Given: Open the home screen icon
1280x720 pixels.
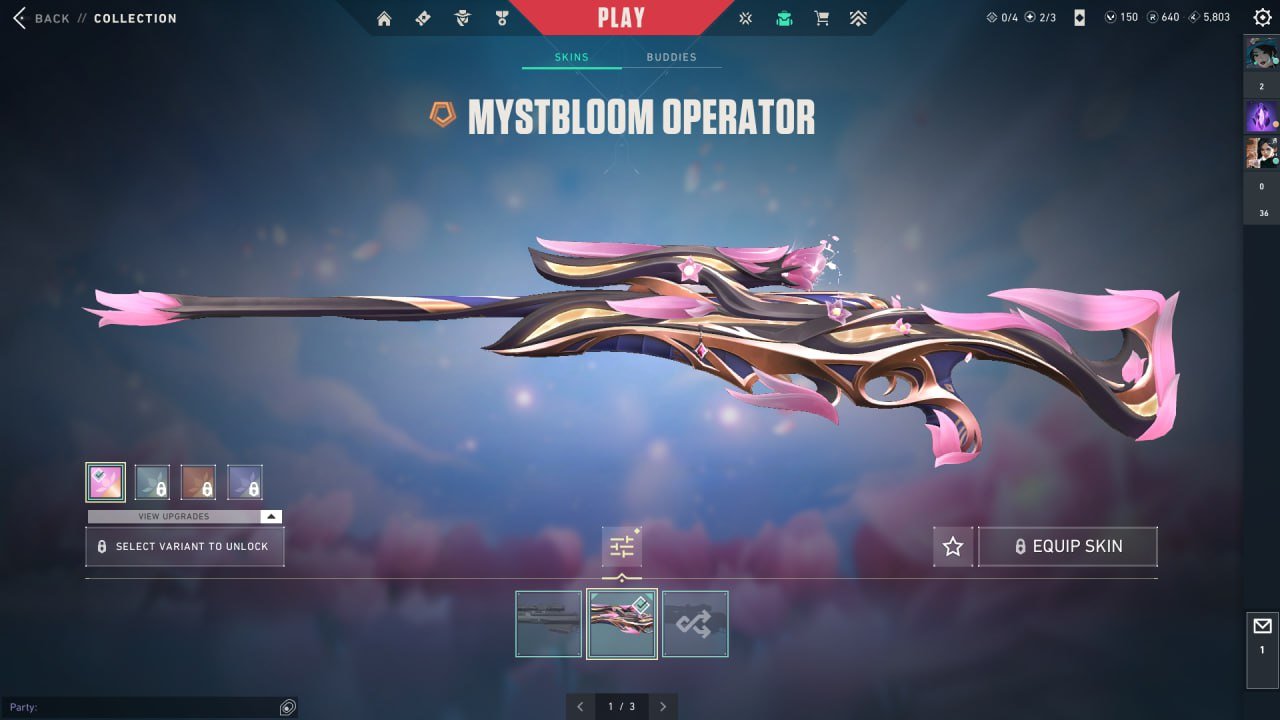Looking at the screenshot, I should click(x=384, y=18).
